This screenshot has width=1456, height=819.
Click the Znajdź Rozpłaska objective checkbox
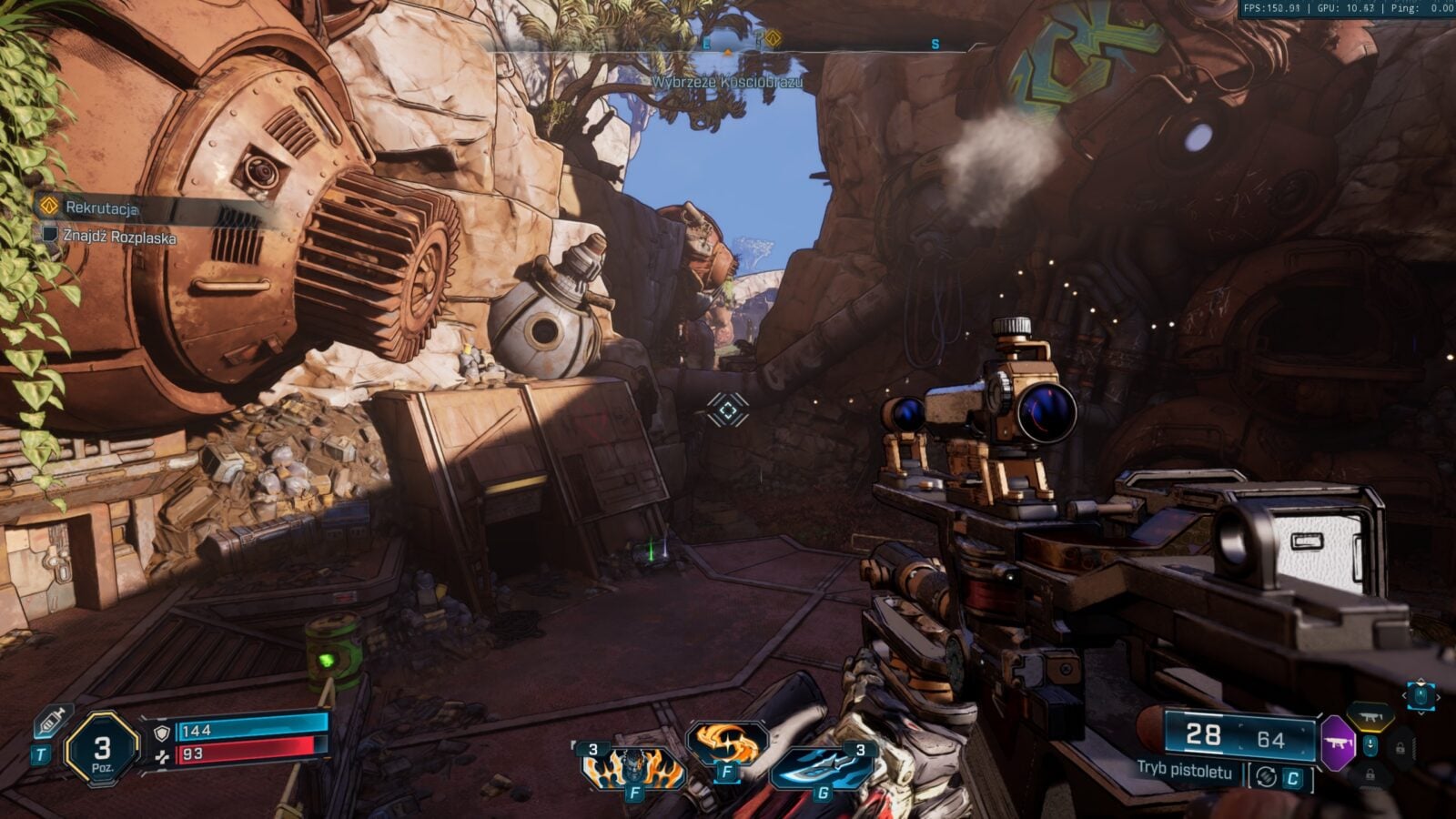(51, 235)
